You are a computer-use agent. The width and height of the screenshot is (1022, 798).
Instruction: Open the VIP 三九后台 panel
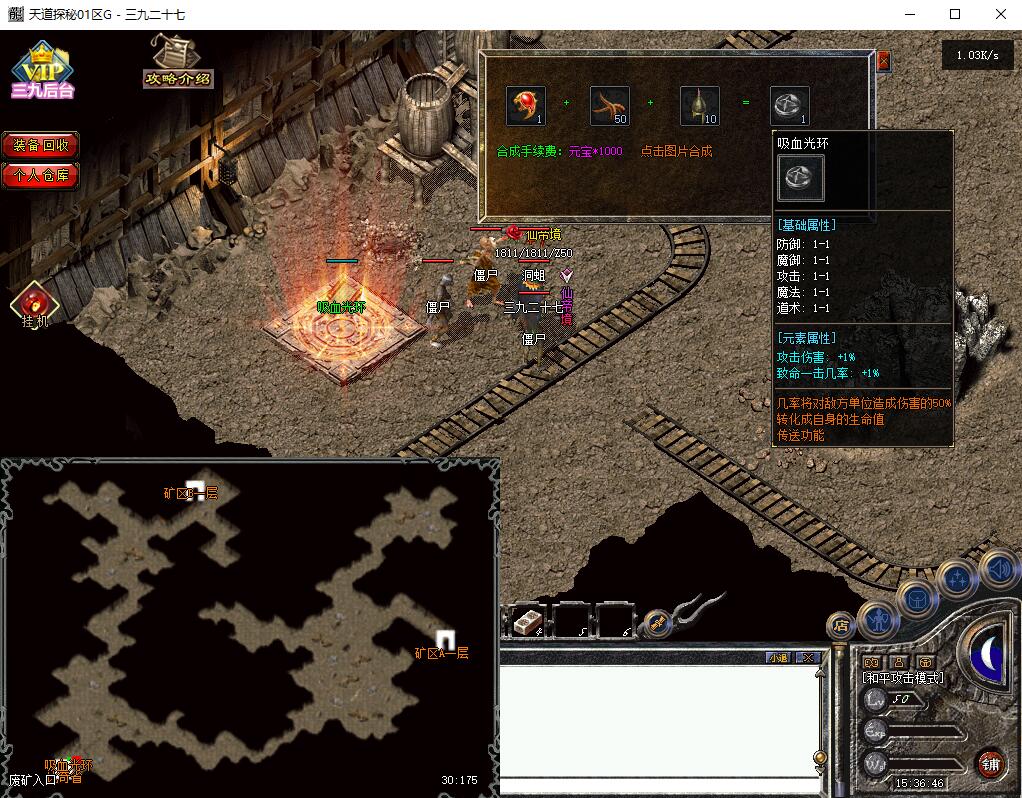coord(42,70)
